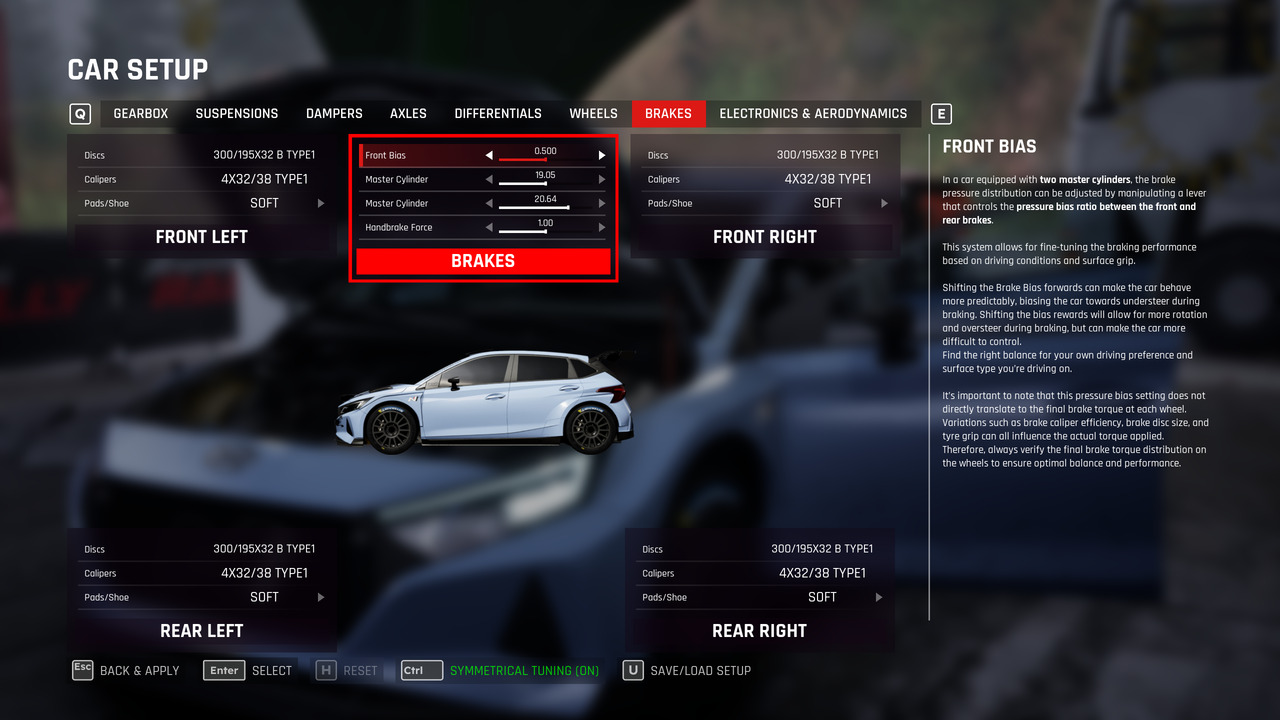Image resolution: width=1280 pixels, height=720 pixels.
Task: Open the Suspensions tab
Action: pos(237,113)
